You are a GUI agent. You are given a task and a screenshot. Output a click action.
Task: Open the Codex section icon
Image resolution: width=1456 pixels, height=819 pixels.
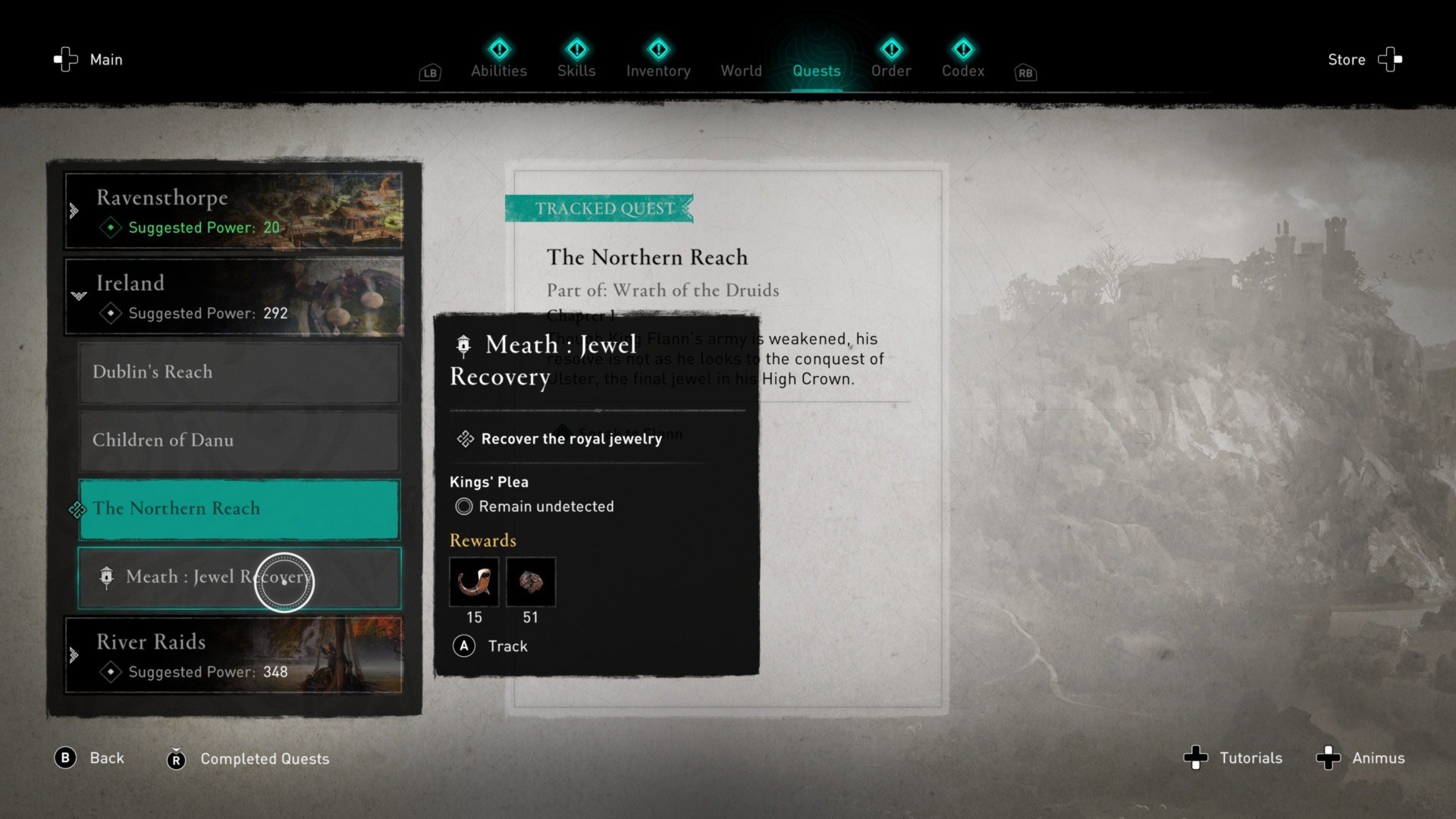click(963, 50)
